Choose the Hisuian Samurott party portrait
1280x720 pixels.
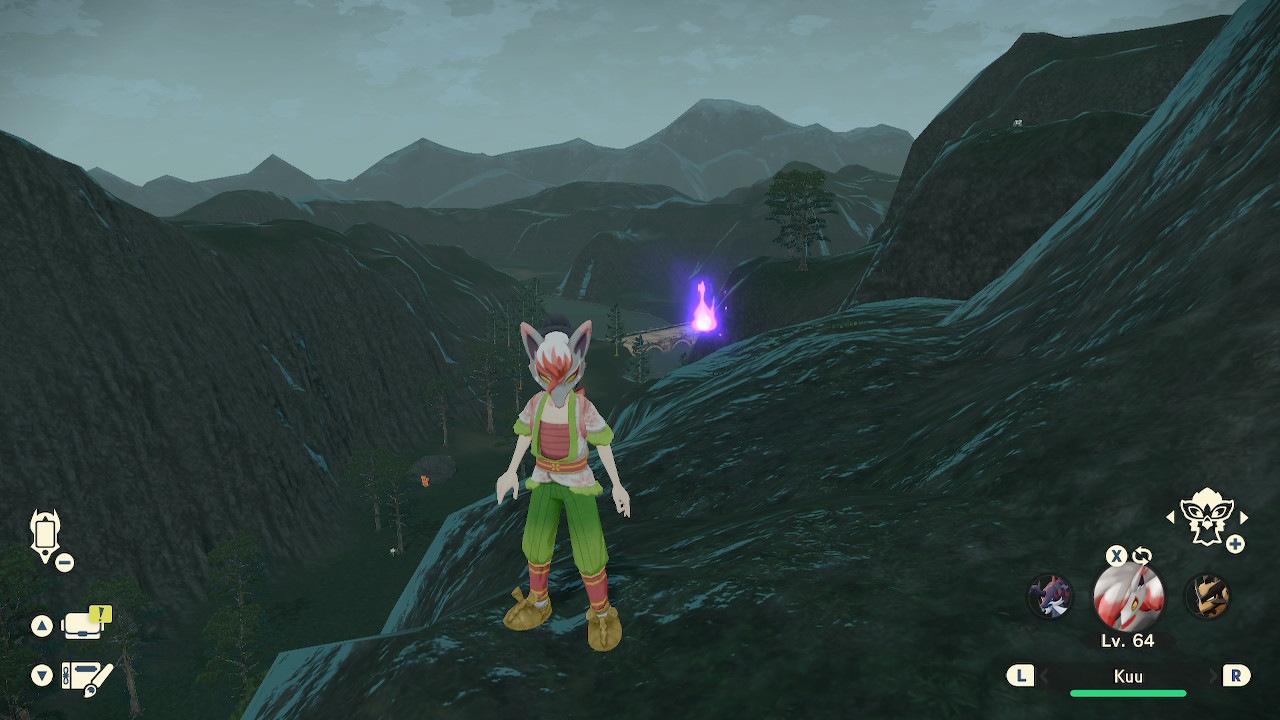click(x=1049, y=597)
